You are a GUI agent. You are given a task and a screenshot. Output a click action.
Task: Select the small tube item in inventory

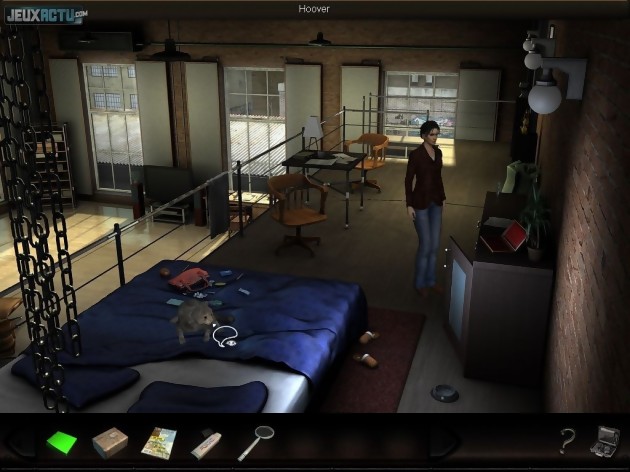pos(206,441)
